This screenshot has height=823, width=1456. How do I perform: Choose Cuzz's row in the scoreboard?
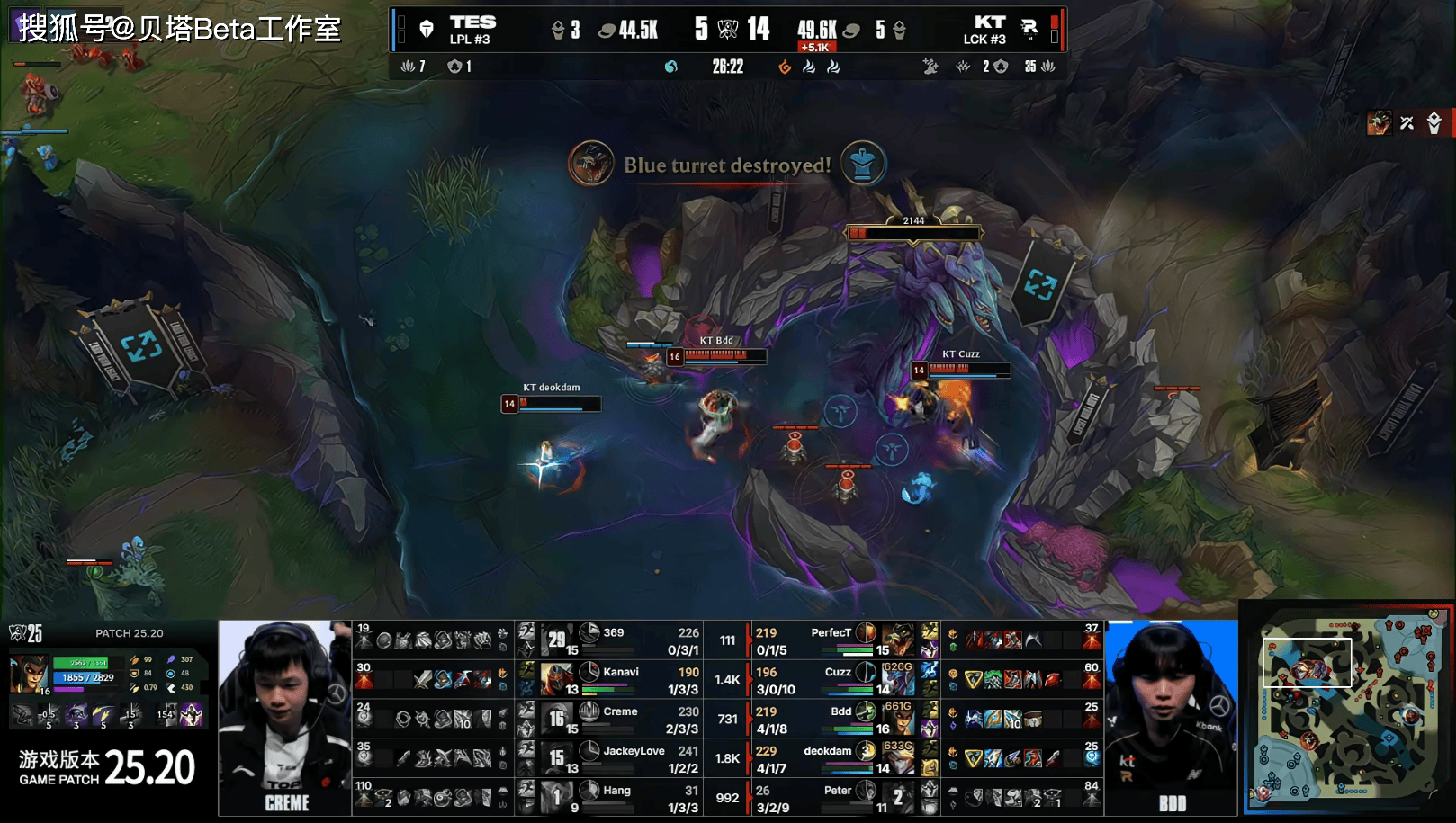(x=832, y=679)
